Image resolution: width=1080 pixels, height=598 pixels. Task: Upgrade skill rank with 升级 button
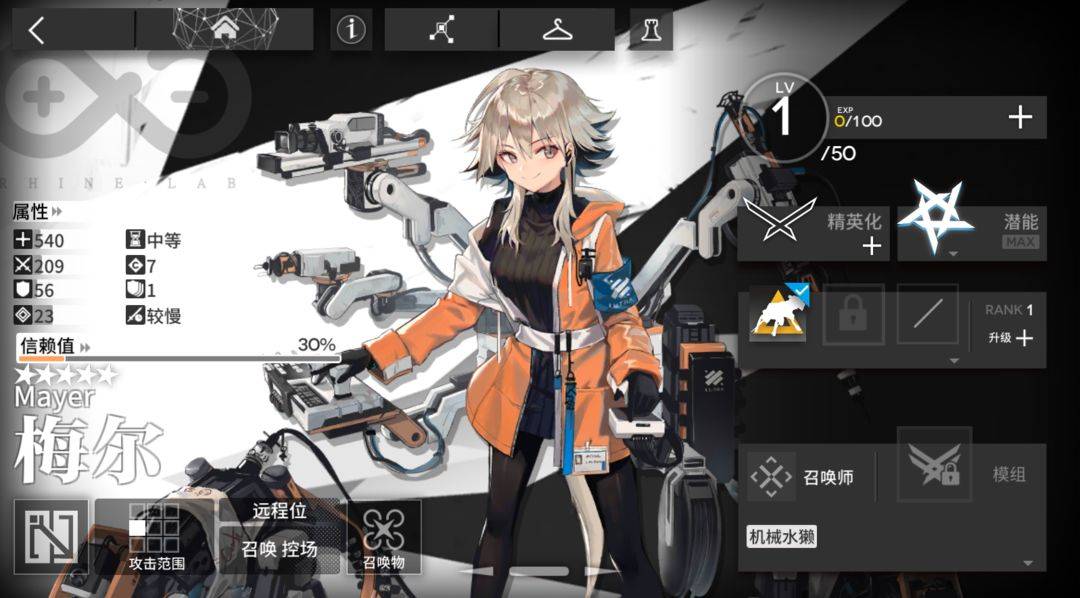click(x=1009, y=338)
